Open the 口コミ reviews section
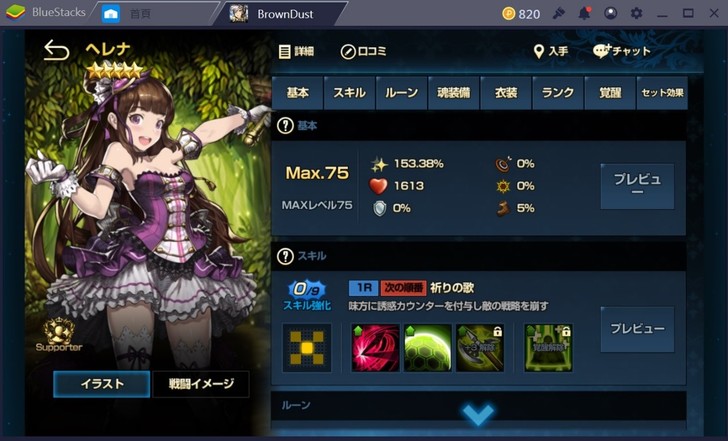Image resolution: width=728 pixels, height=441 pixels. pyautogui.click(x=363, y=51)
